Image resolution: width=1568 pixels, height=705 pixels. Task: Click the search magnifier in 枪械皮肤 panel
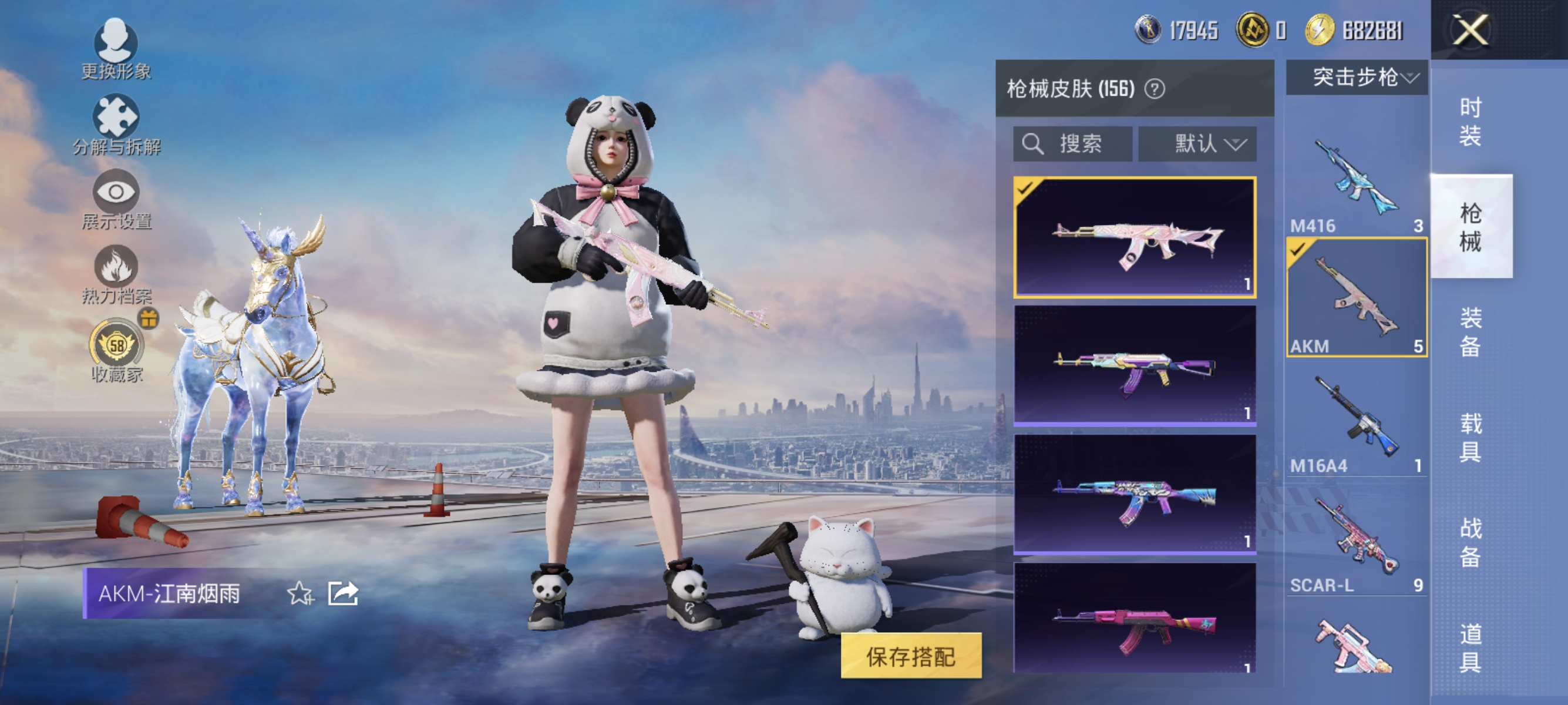pos(1033,144)
